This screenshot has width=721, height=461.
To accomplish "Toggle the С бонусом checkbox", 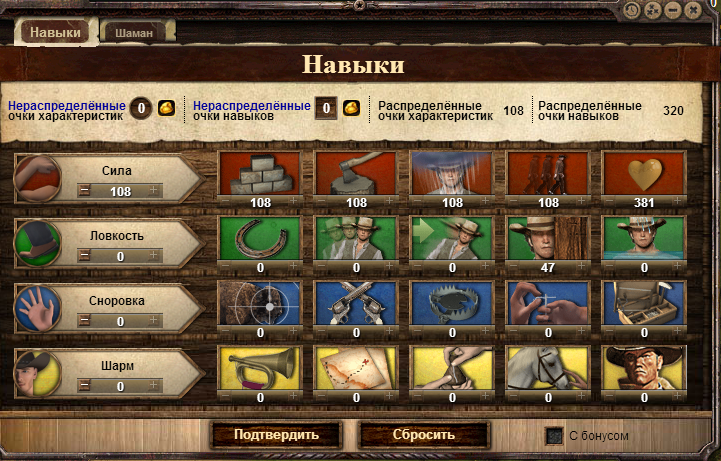I will [553, 436].
